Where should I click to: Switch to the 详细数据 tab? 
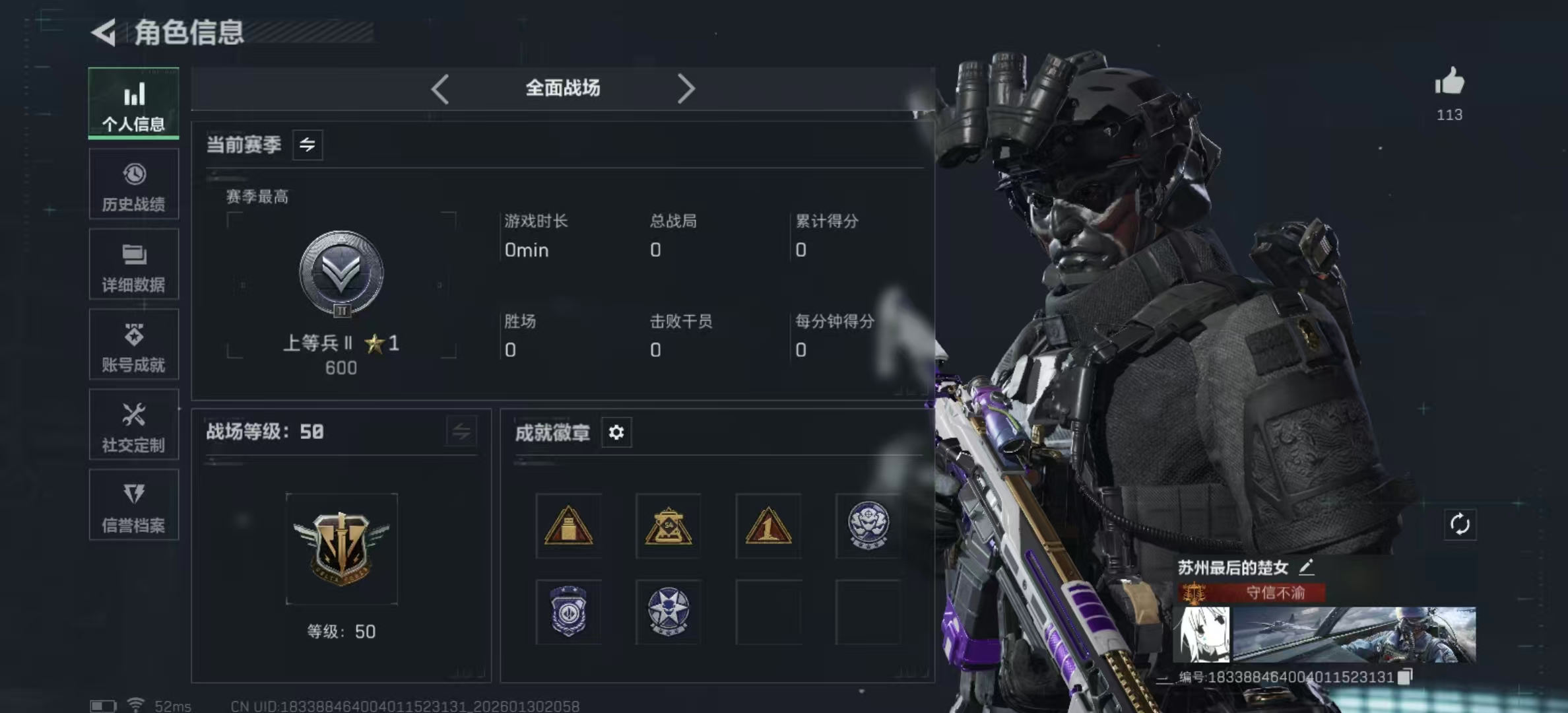point(133,265)
